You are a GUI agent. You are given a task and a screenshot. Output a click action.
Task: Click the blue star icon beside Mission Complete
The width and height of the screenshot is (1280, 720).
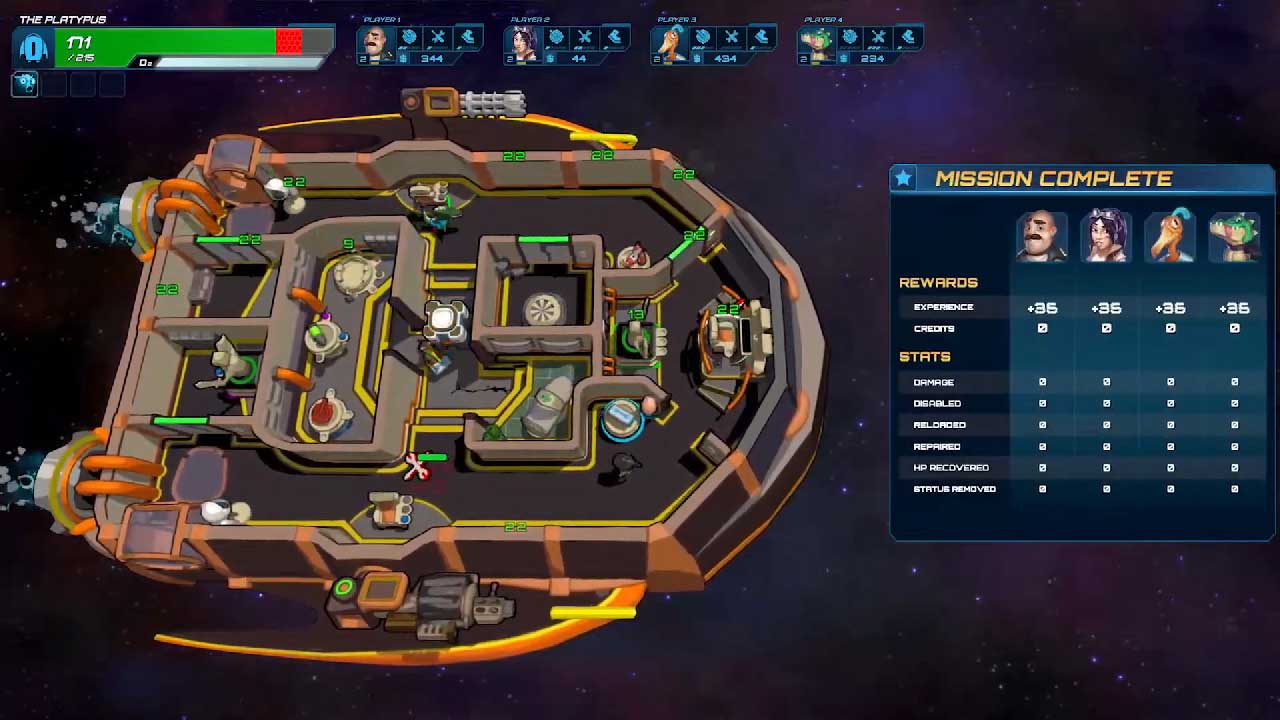tap(904, 178)
